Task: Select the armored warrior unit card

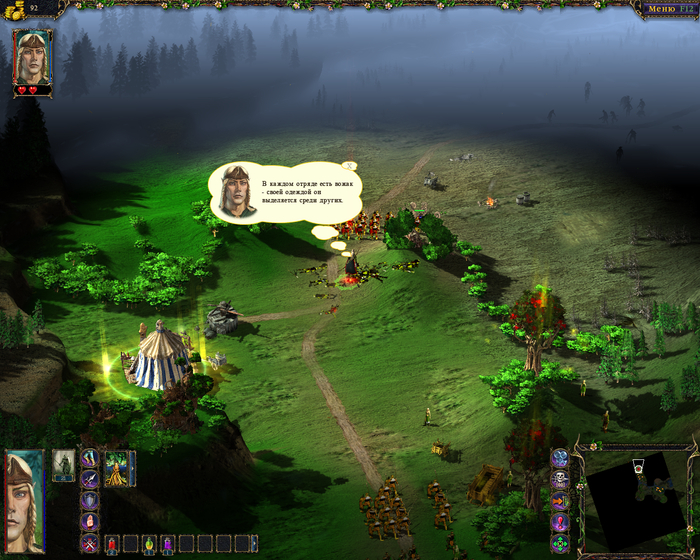Action: coord(64,466)
